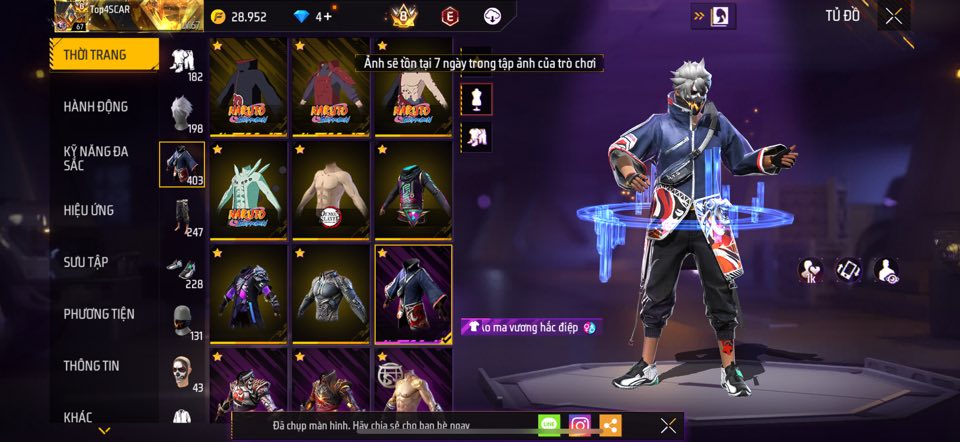Close the wardrobe with the top-right X

pyautogui.click(x=893, y=15)
